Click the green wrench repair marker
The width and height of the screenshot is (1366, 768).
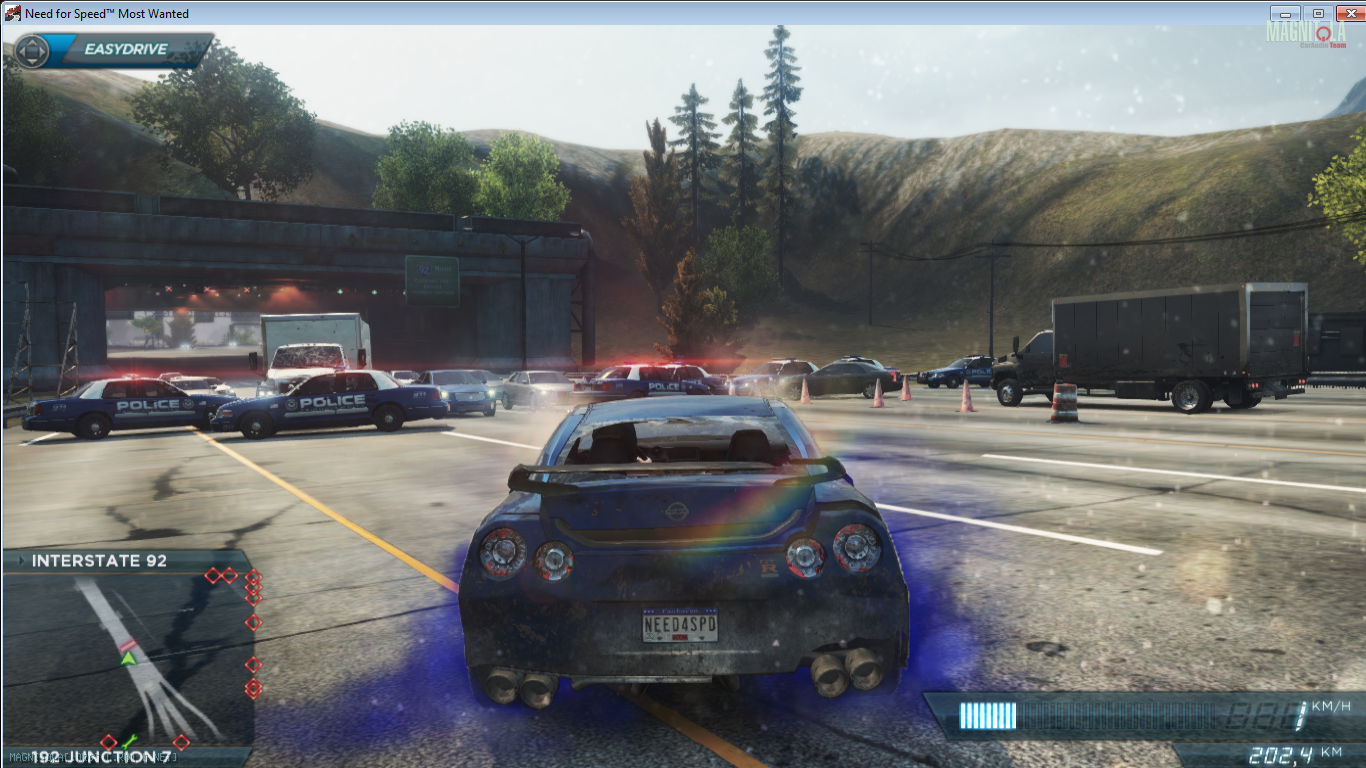point(129,742)
